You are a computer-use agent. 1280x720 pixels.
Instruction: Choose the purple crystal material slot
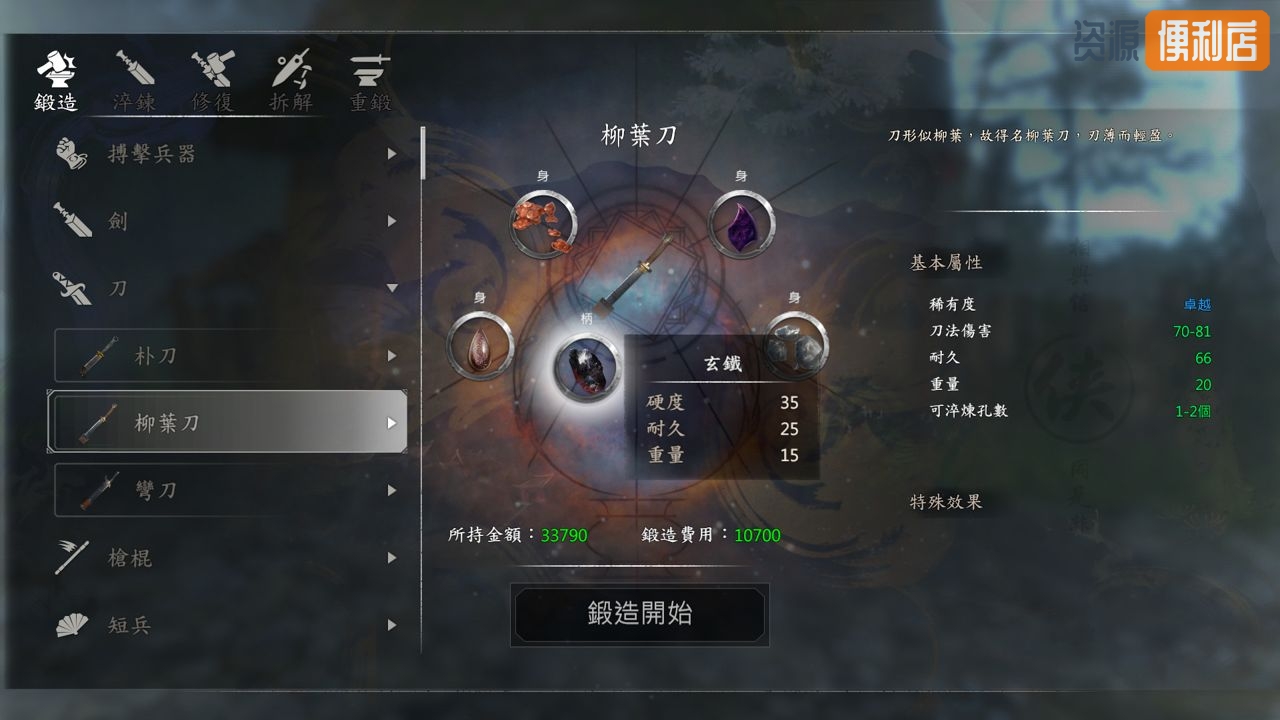741,224
